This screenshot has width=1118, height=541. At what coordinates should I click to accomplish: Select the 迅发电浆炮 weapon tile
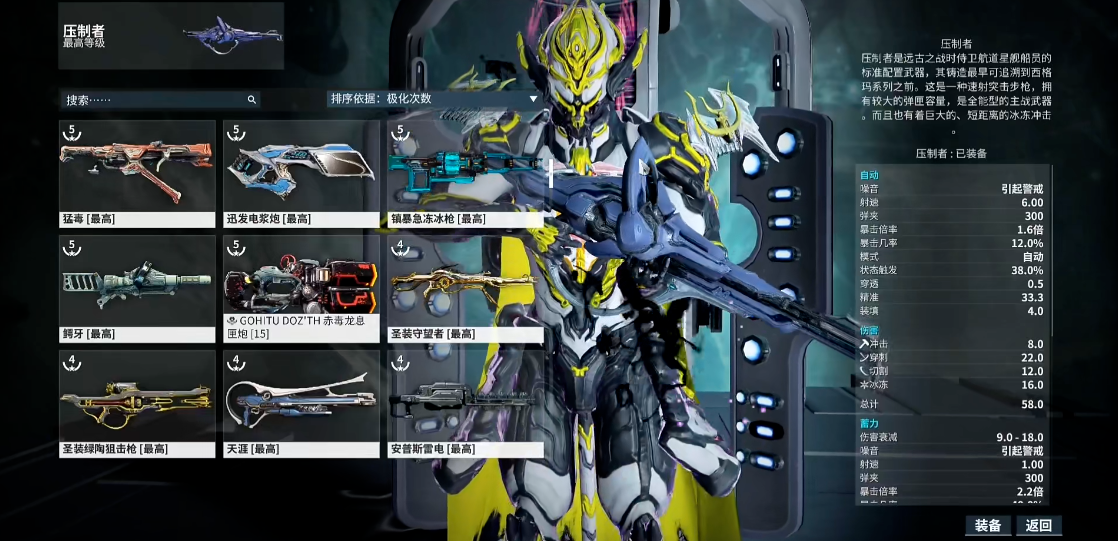tap(301, 172)
